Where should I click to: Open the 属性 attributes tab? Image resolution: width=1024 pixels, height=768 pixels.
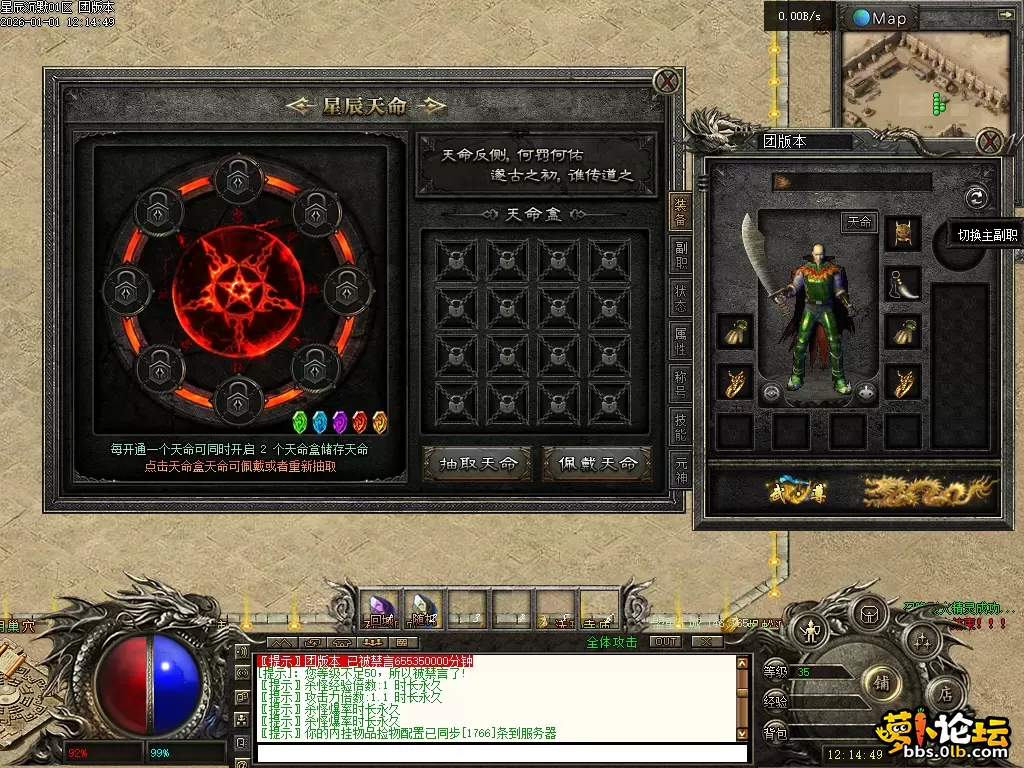tap(680, 341)
